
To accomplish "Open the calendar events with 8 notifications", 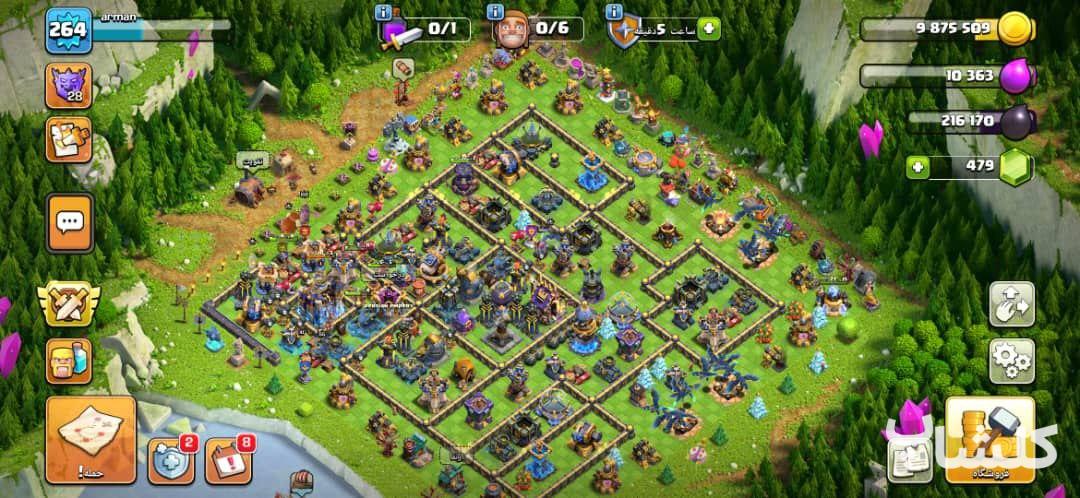I will point(228,460).
